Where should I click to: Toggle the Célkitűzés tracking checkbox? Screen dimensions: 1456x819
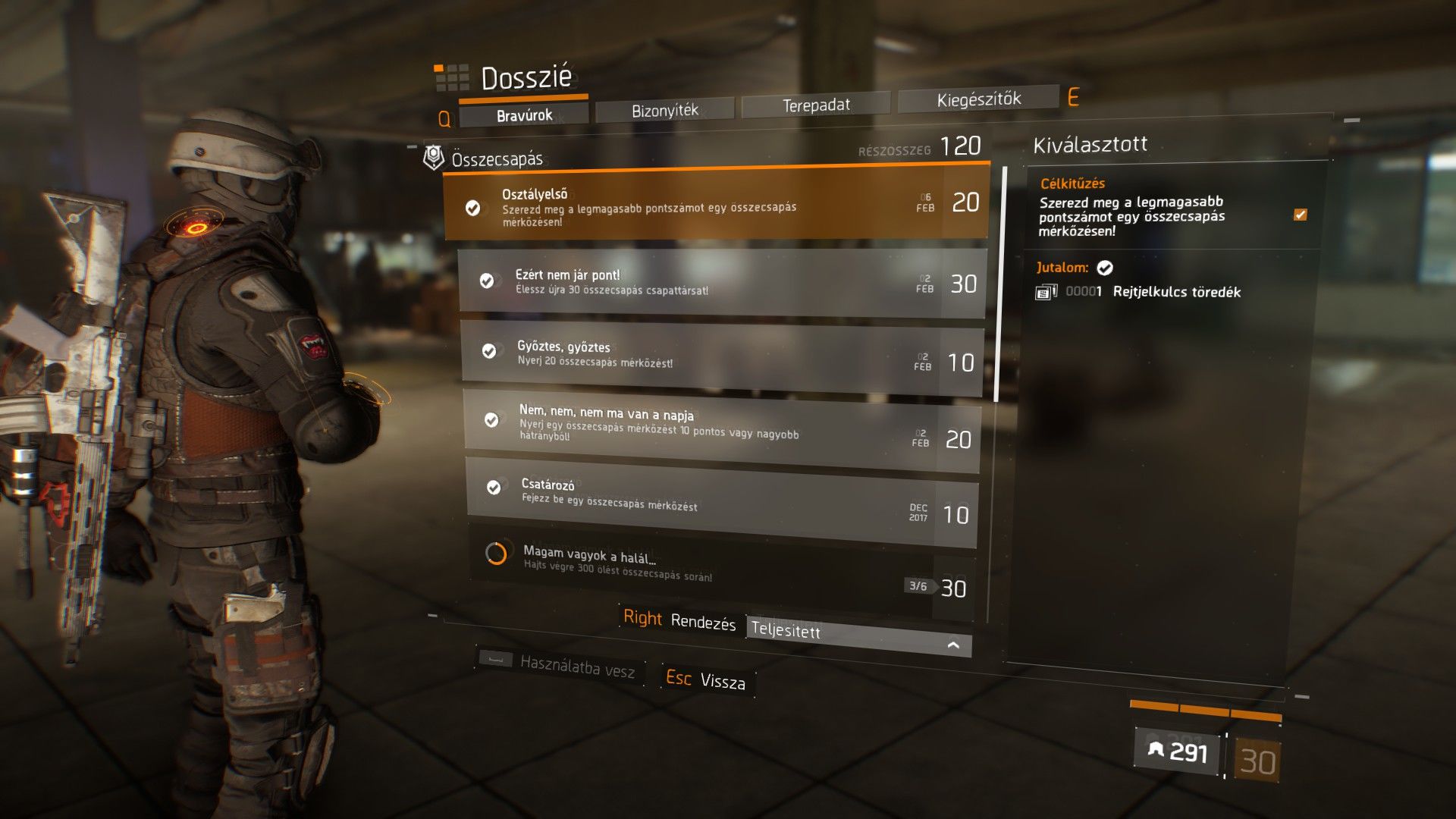click(1300, 215)
